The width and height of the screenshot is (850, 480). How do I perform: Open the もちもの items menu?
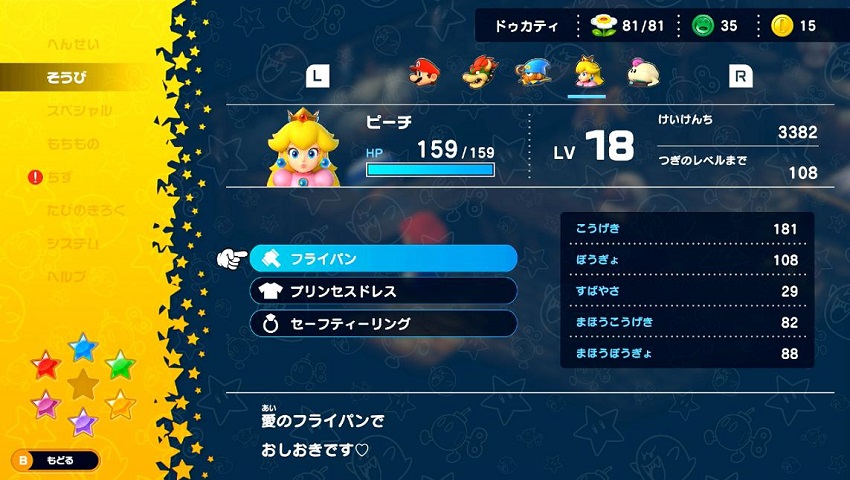click(72, 144)
